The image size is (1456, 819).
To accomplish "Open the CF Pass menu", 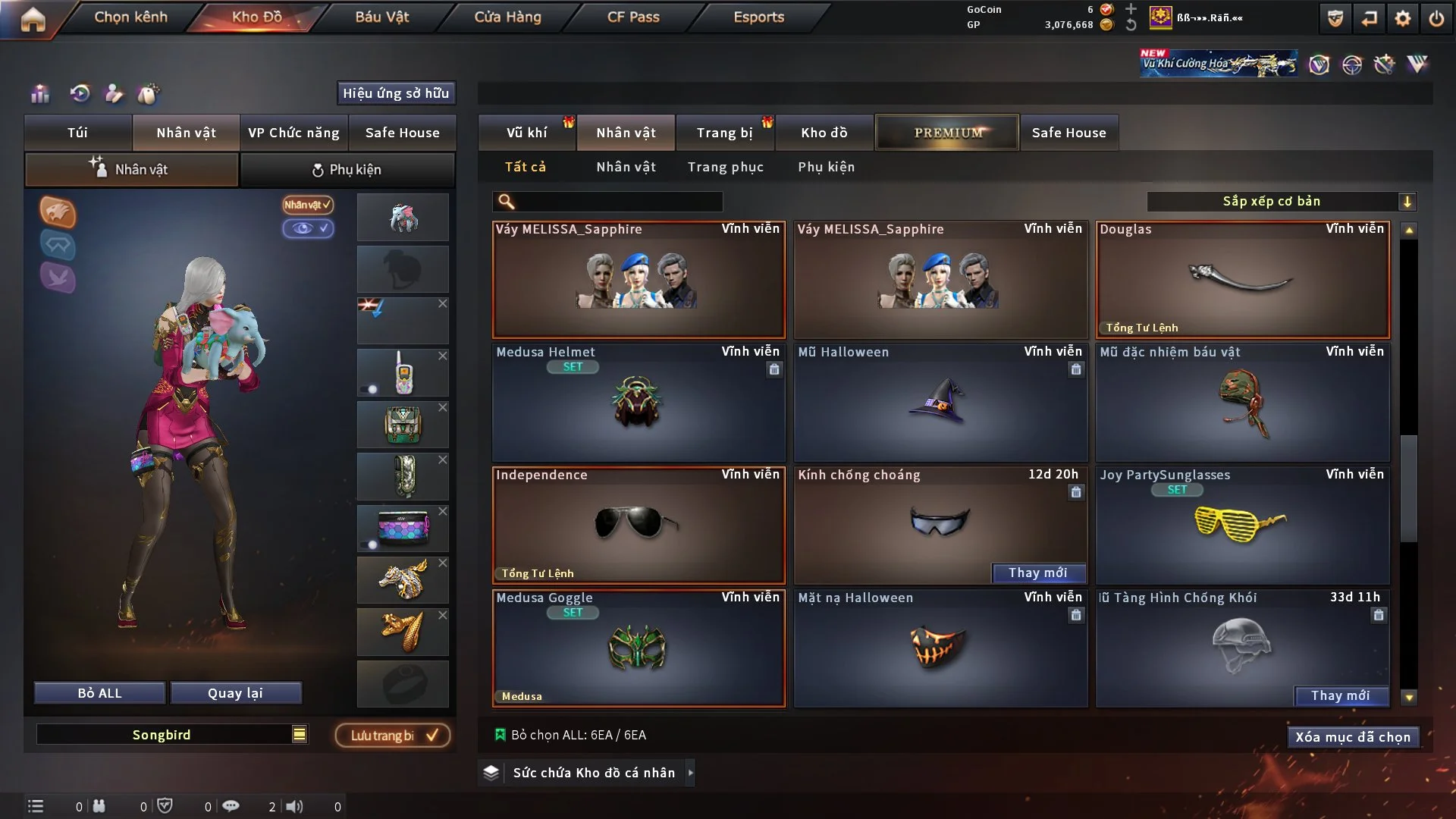I will pyautogui.click(x=633, y=17).
